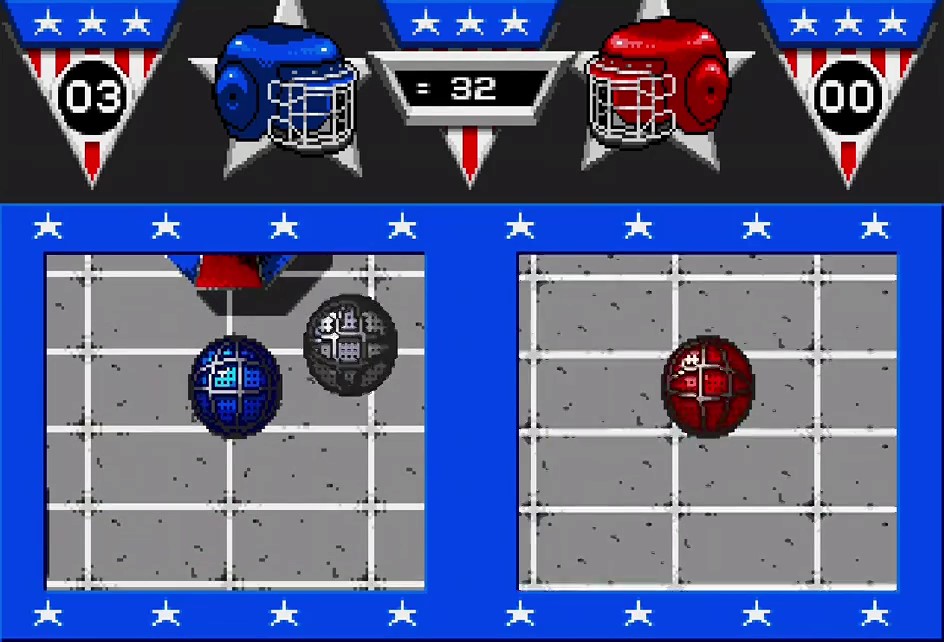
Task: Click the blue player helmet icon
Action: [286, 90]
